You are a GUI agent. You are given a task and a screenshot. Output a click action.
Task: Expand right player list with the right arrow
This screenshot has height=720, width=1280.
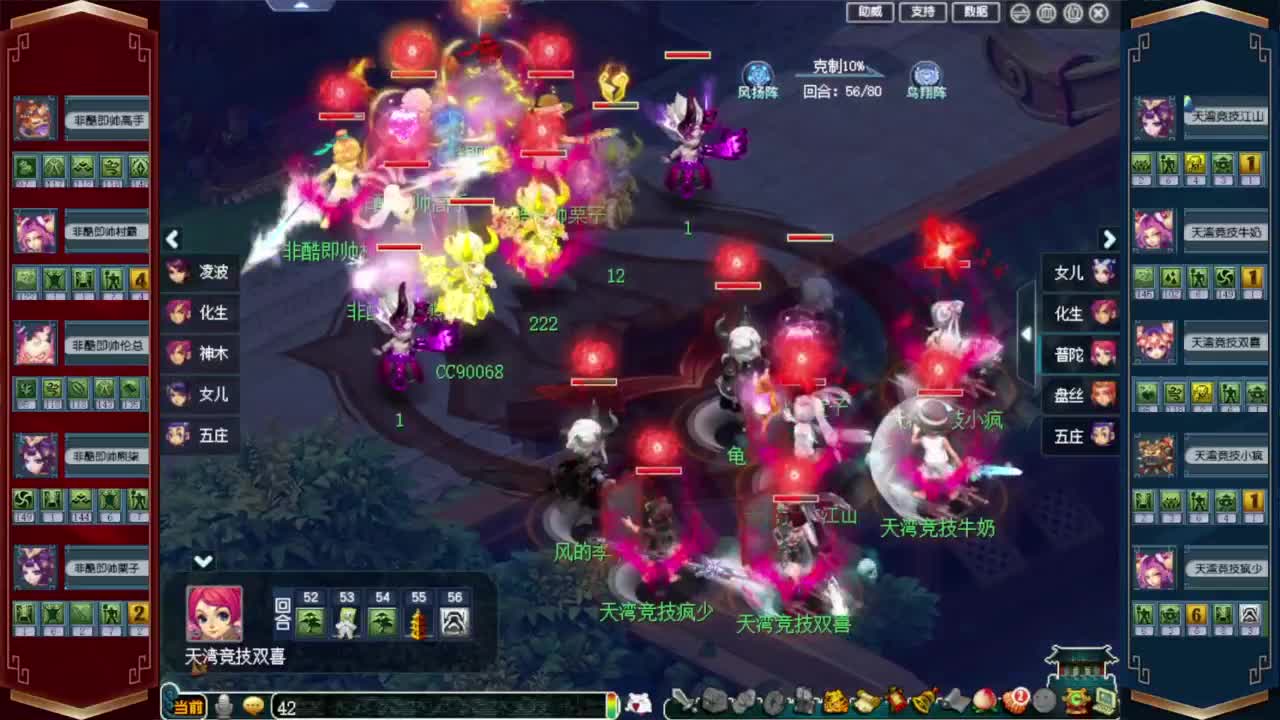[x=1110, y=240]
